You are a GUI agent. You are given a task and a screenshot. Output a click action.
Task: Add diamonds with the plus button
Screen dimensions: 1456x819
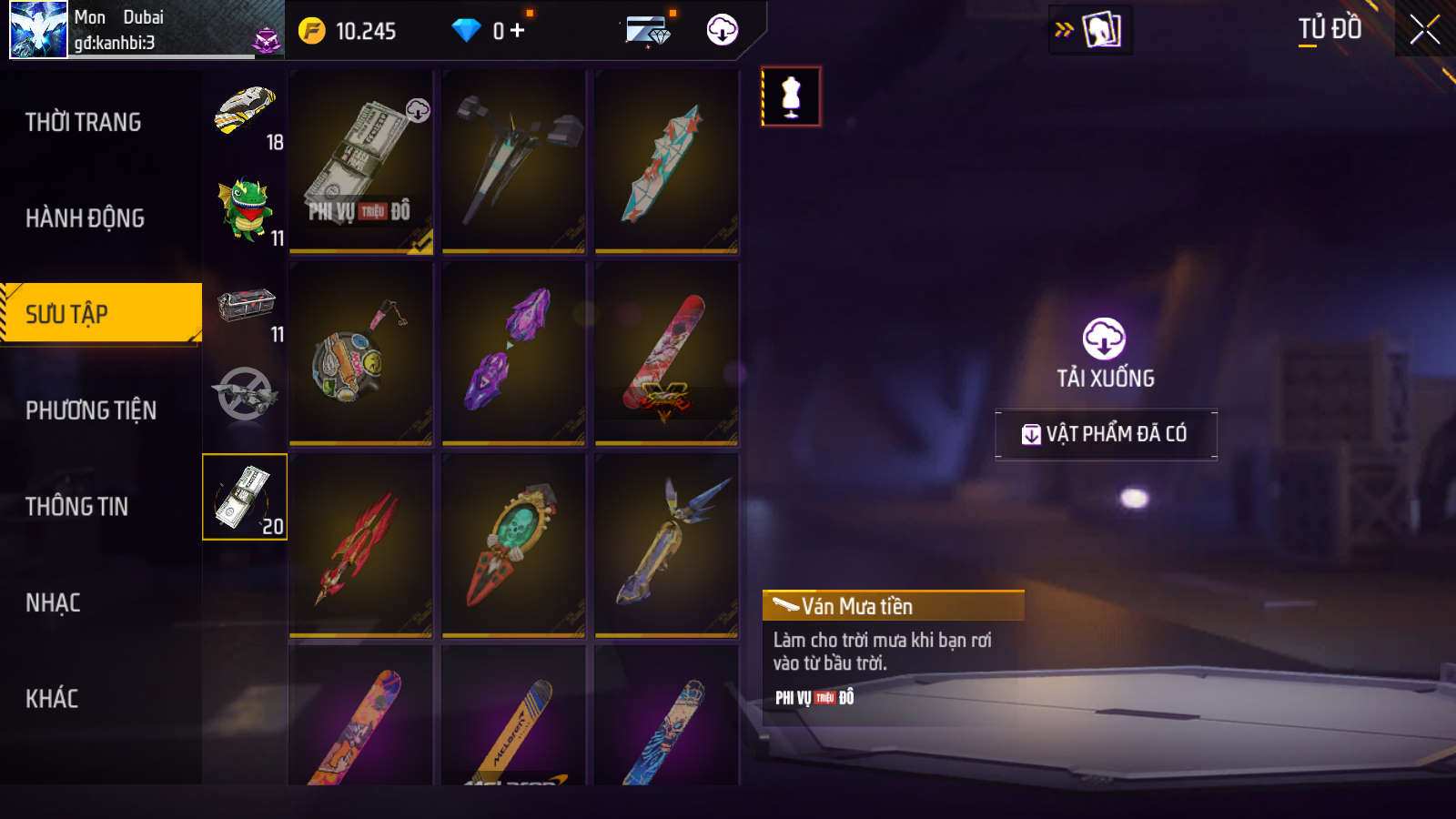pos(517,31)
